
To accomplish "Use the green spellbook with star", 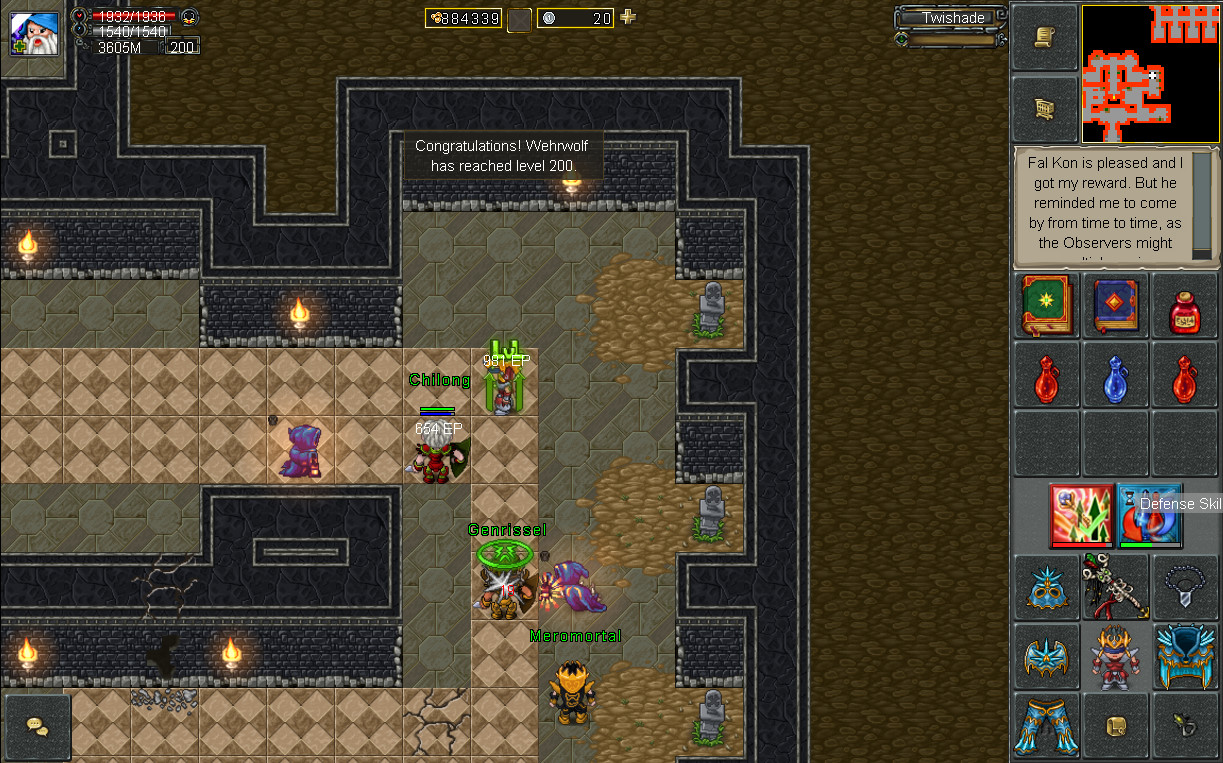I will [1045, 305].
